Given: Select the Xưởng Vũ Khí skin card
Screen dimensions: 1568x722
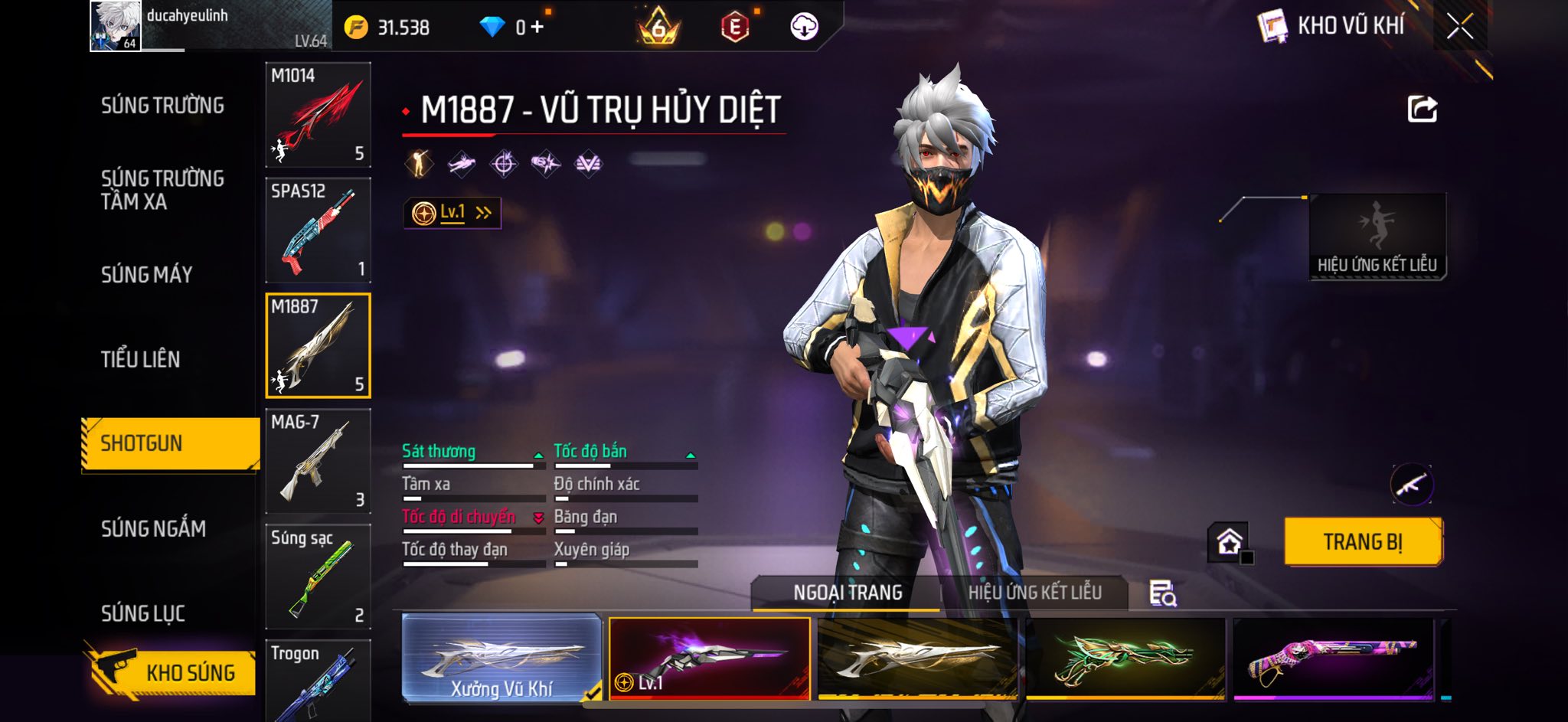Looking at the screenshot, I should click(501, 658).
